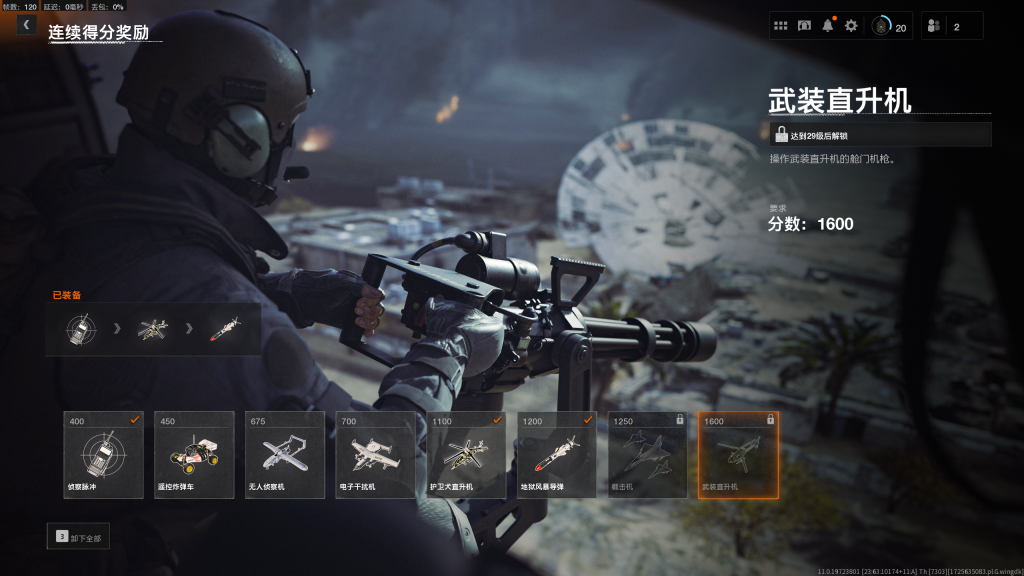Unequip all with the 卸下全部 button
1024x576 pixels.
pos(79,537)
